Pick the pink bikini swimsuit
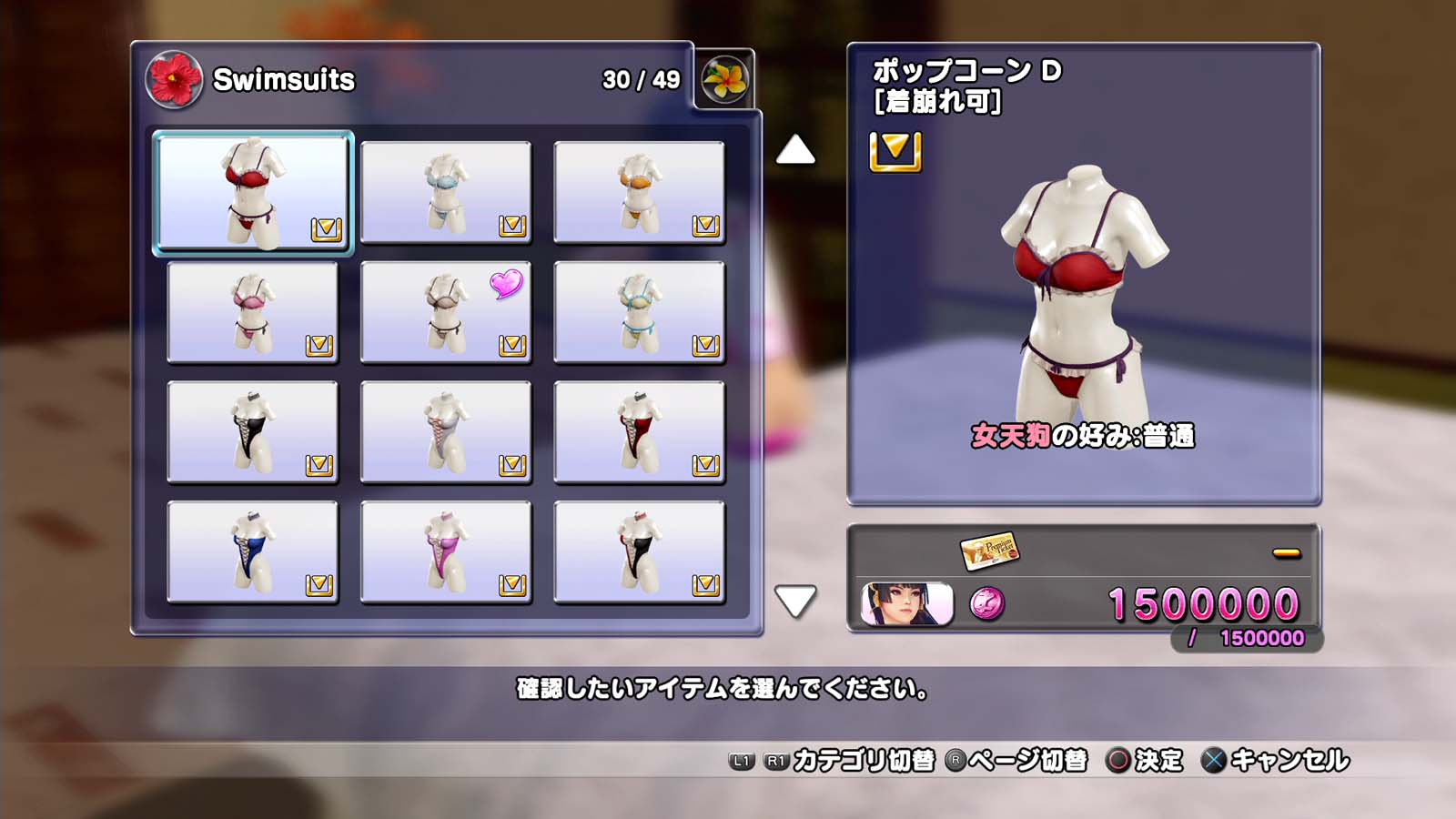 (253, 312)
